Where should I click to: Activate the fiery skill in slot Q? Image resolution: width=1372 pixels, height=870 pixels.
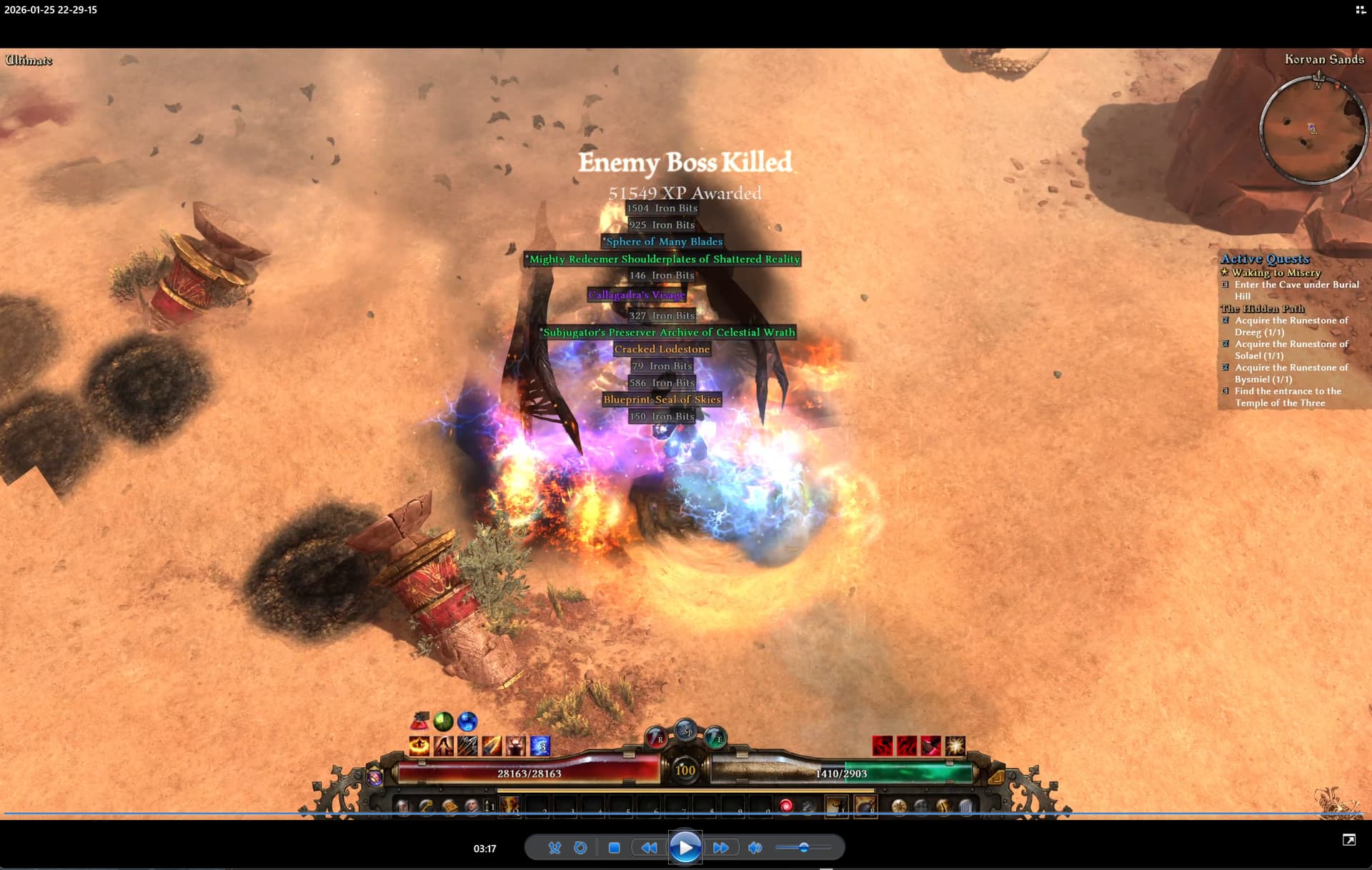[508, 806]
